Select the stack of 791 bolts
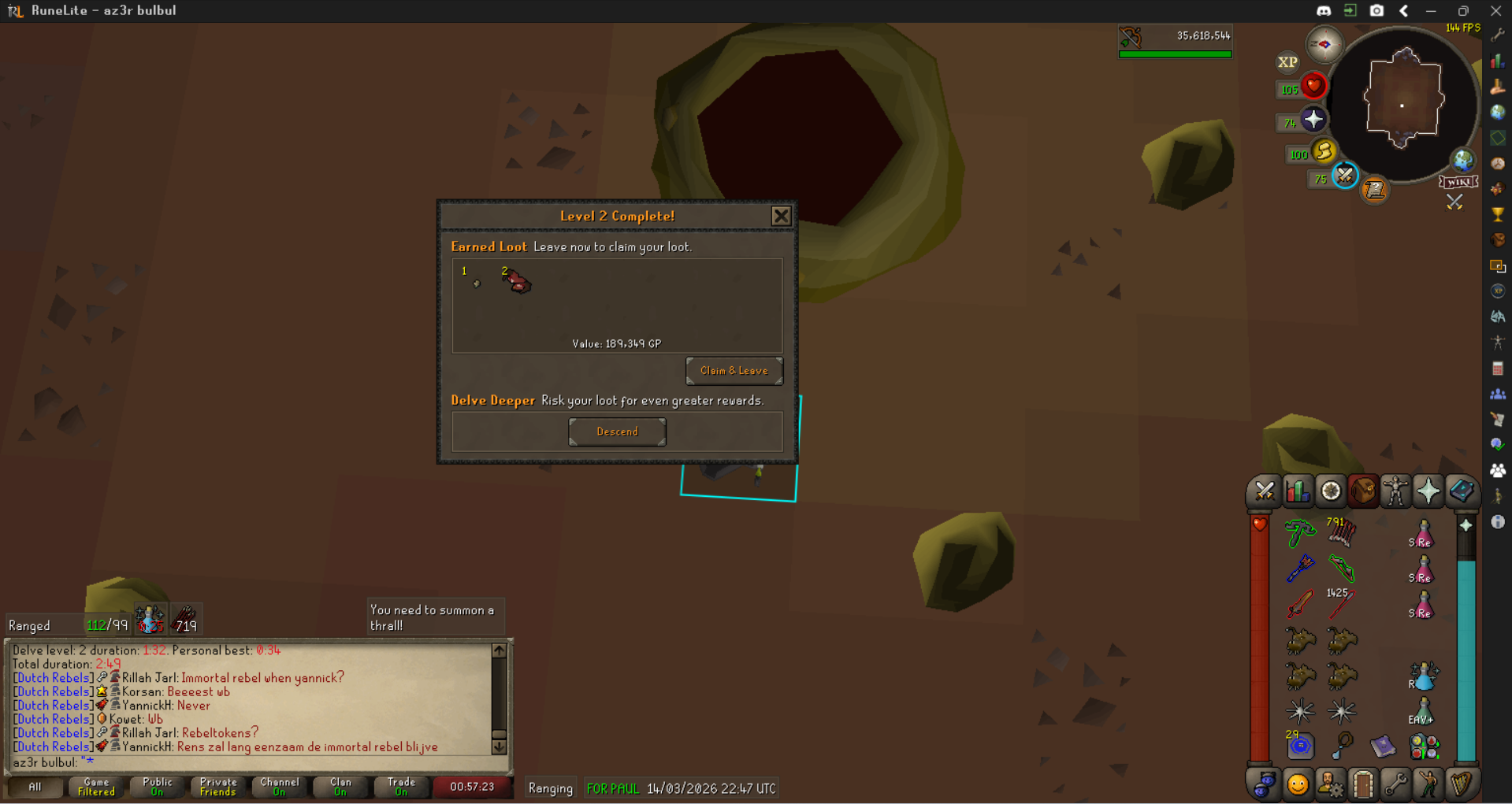The height and width of the screenshot is (804, 1512). pos(1341,532)
